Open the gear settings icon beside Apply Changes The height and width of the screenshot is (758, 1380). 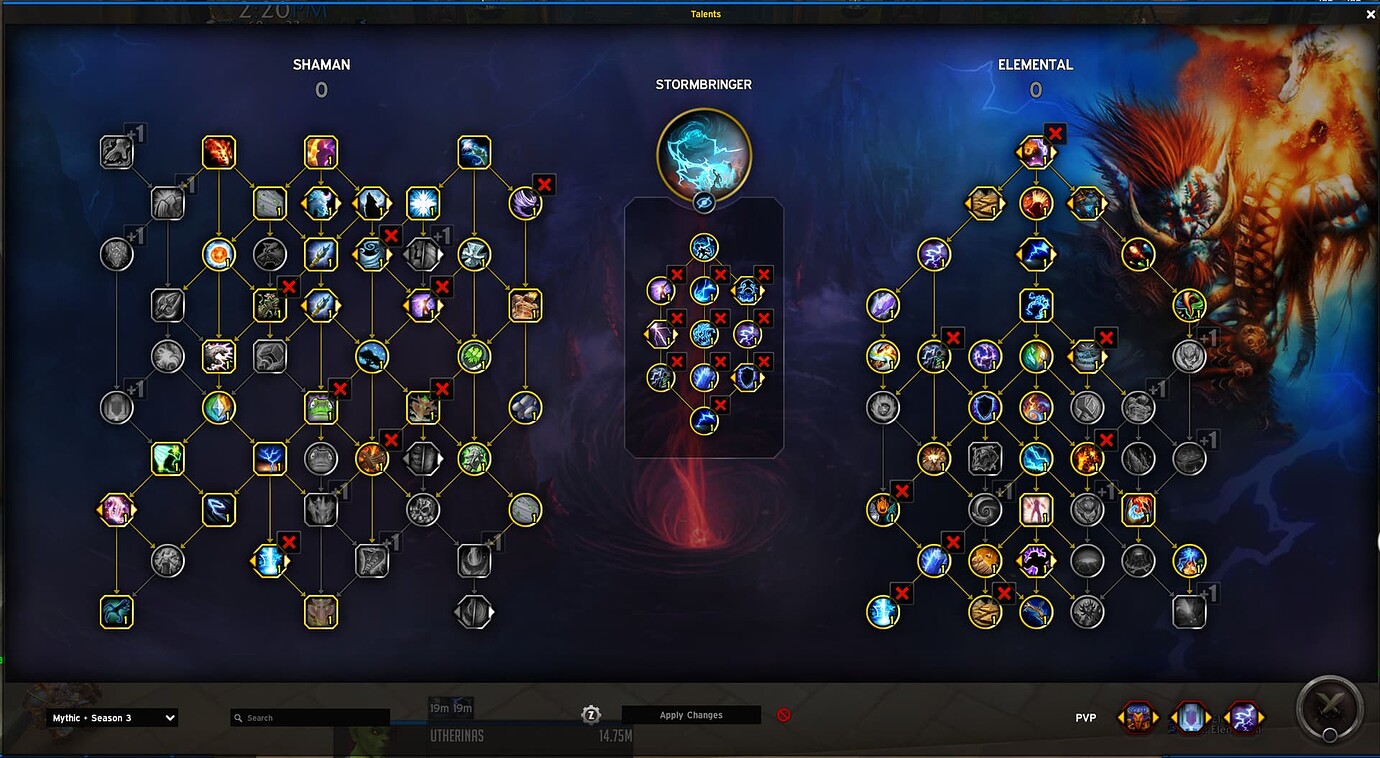(x=591, y=714)
